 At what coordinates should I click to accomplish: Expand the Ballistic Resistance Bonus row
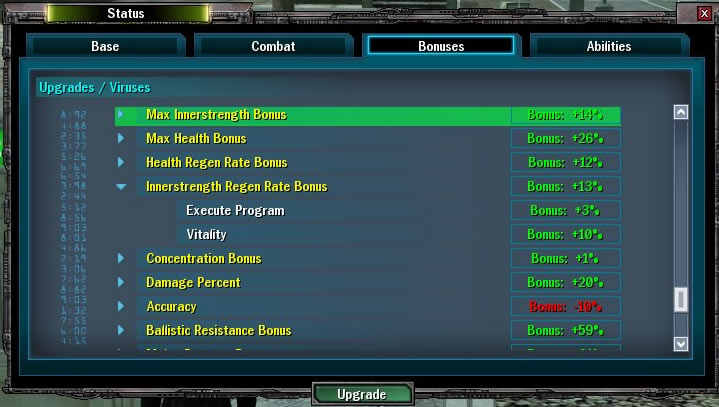coord(121,331)
